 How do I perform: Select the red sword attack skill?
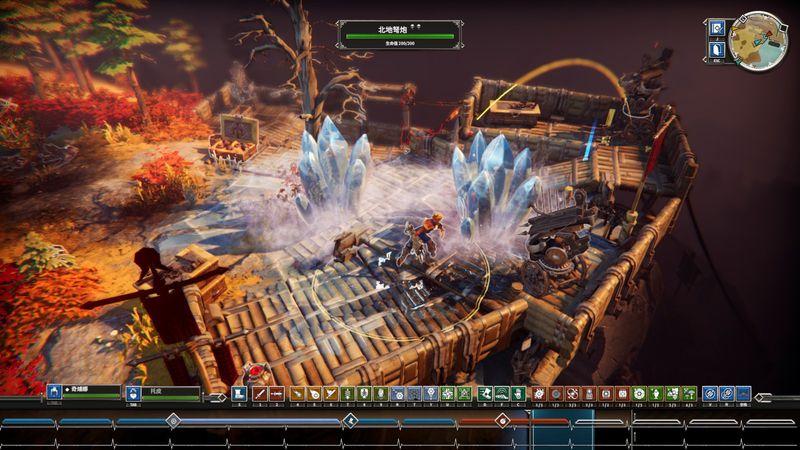(259, 394)
